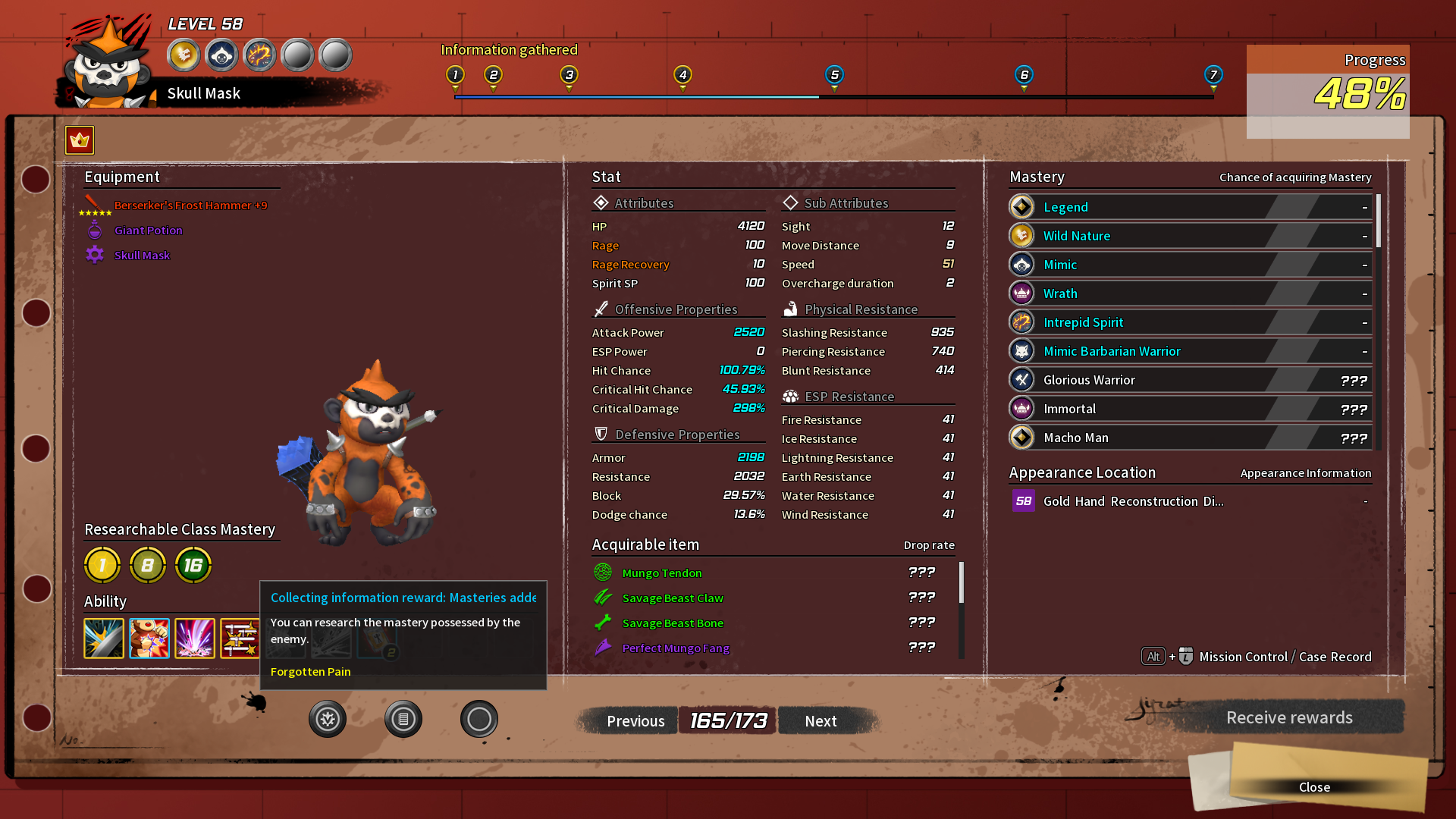
Task: Click information milestone marker 7
Action: tap(1213, 75)
